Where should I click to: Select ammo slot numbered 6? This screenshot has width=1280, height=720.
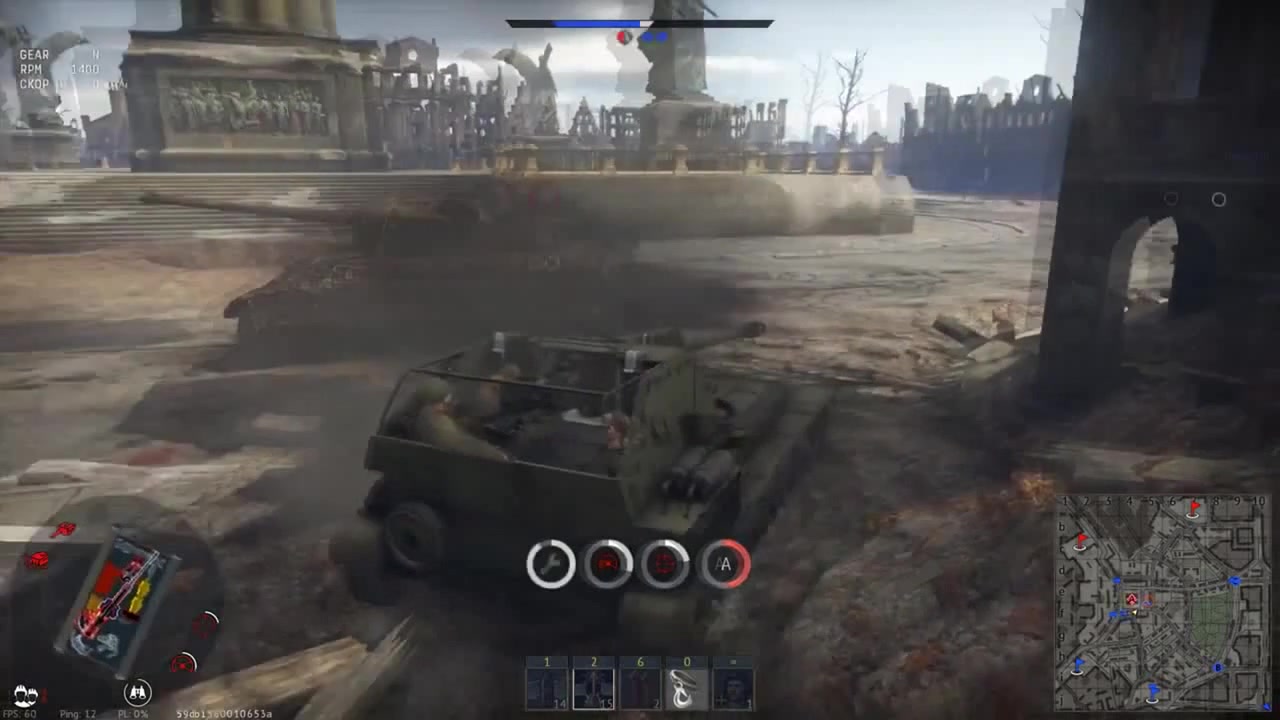(x=640, y=686)
